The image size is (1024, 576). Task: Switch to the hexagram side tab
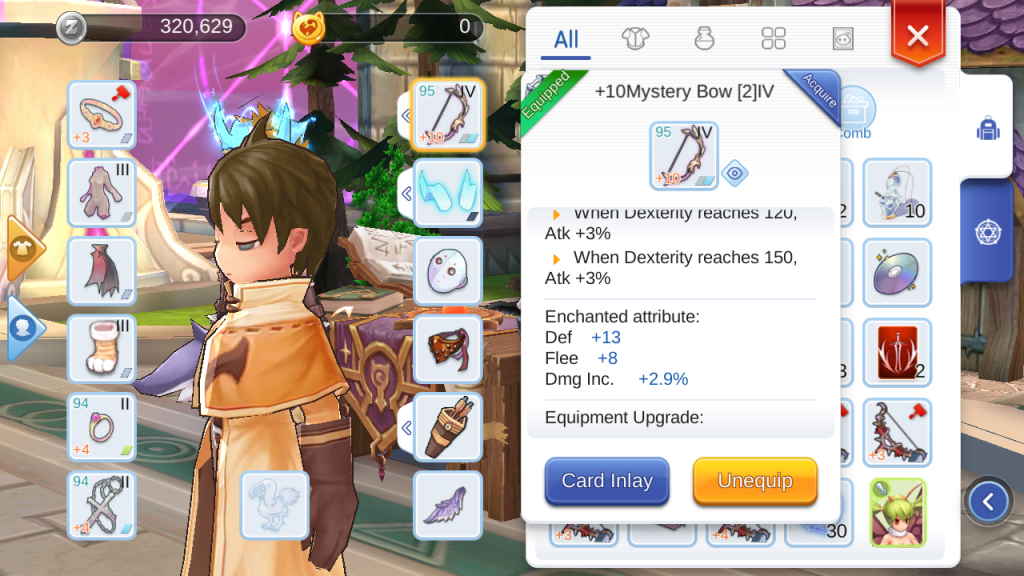coord(989,232)
